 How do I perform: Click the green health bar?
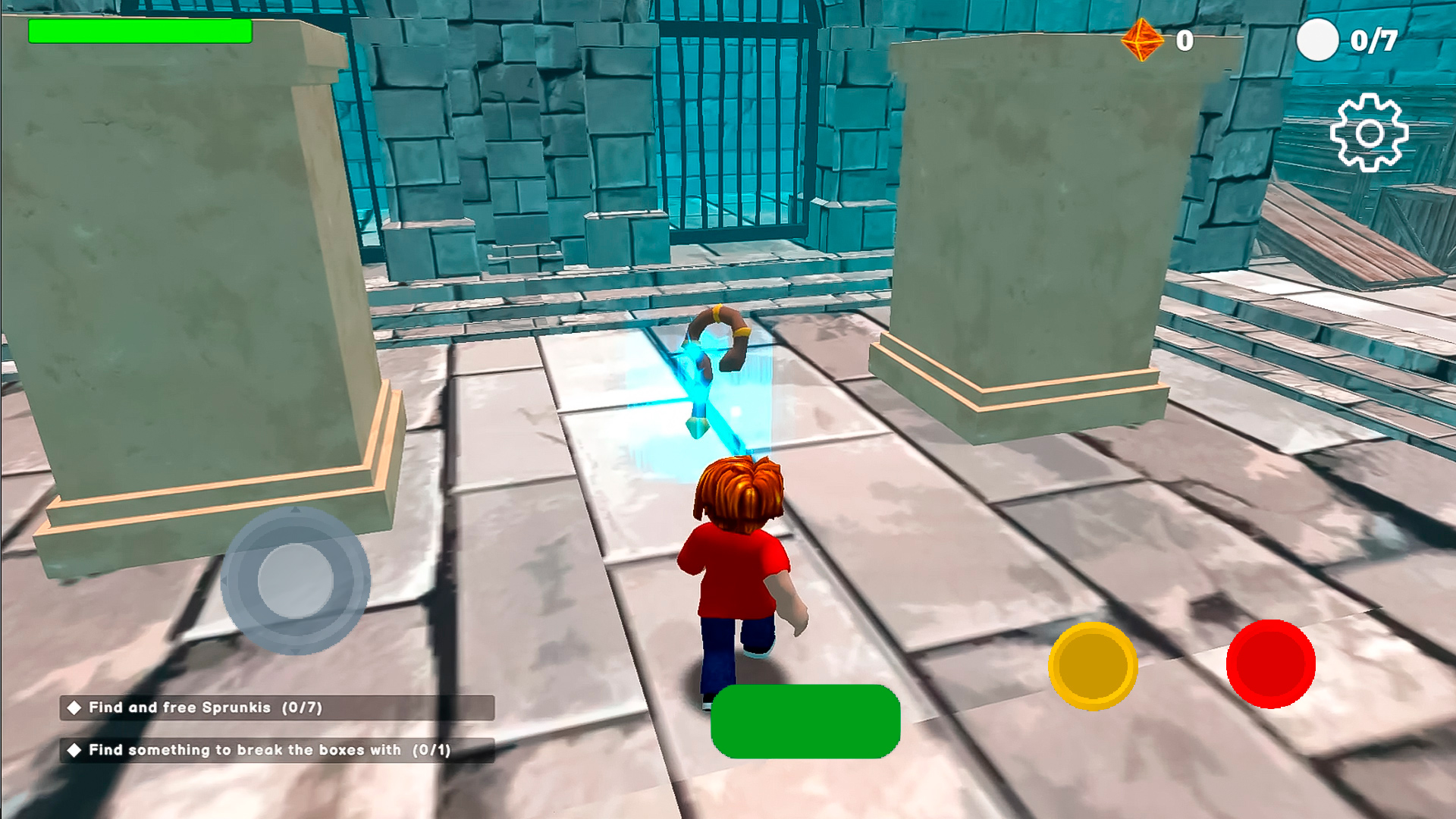click(140, 31)
